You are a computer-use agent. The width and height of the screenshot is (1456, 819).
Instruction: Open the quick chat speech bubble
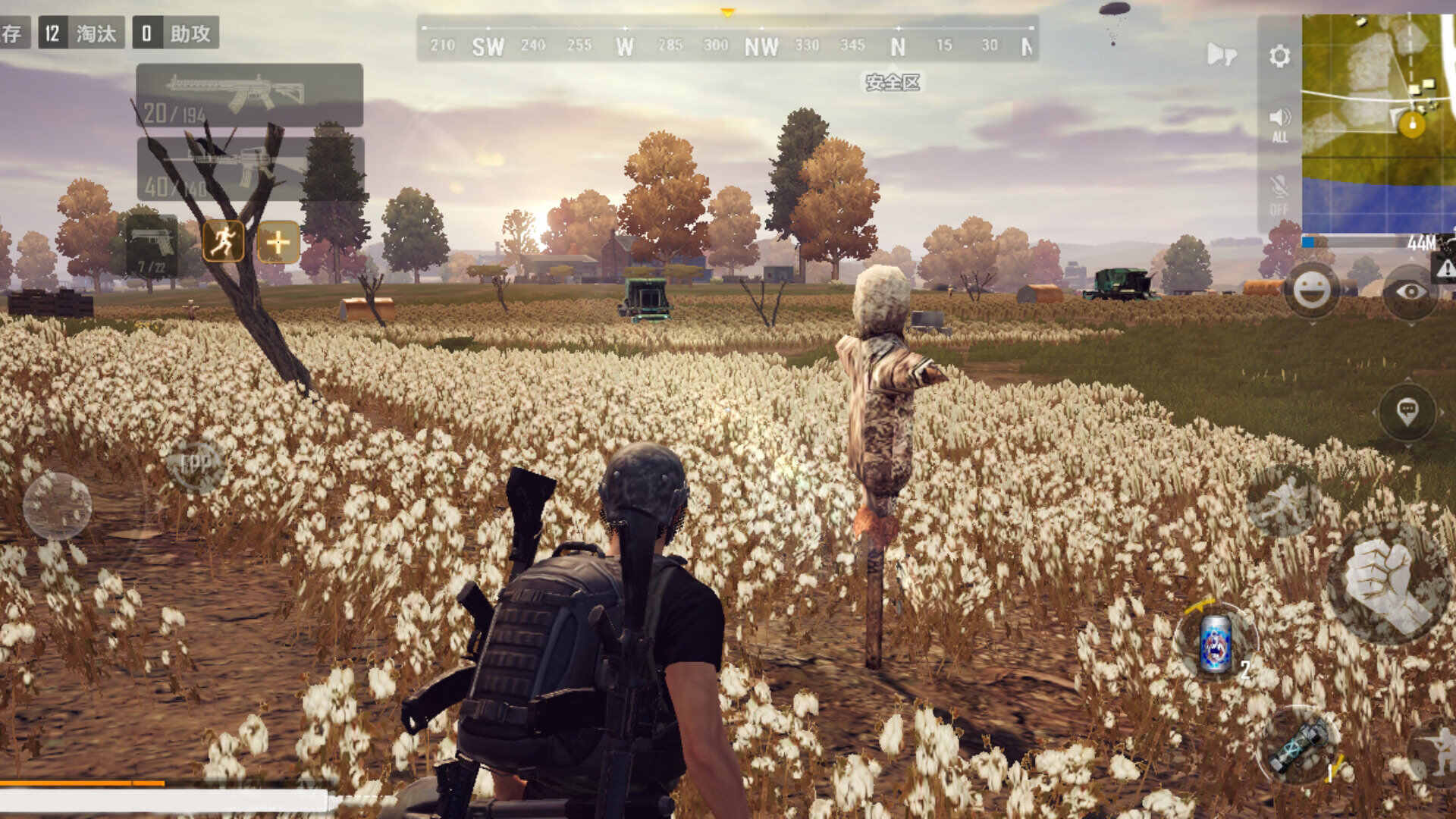1407,411
